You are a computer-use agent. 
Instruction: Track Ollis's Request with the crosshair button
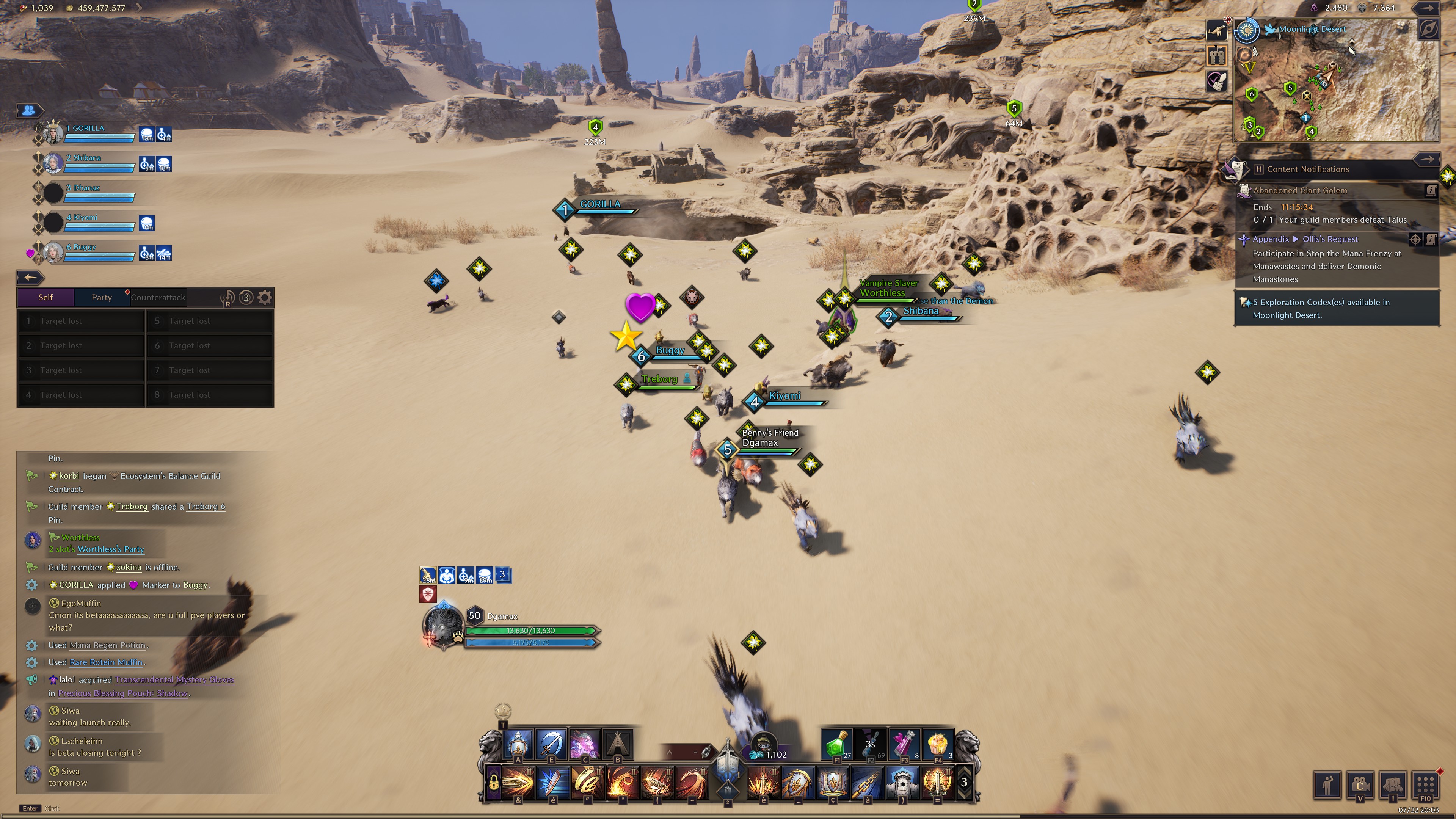click(1415, 239)
